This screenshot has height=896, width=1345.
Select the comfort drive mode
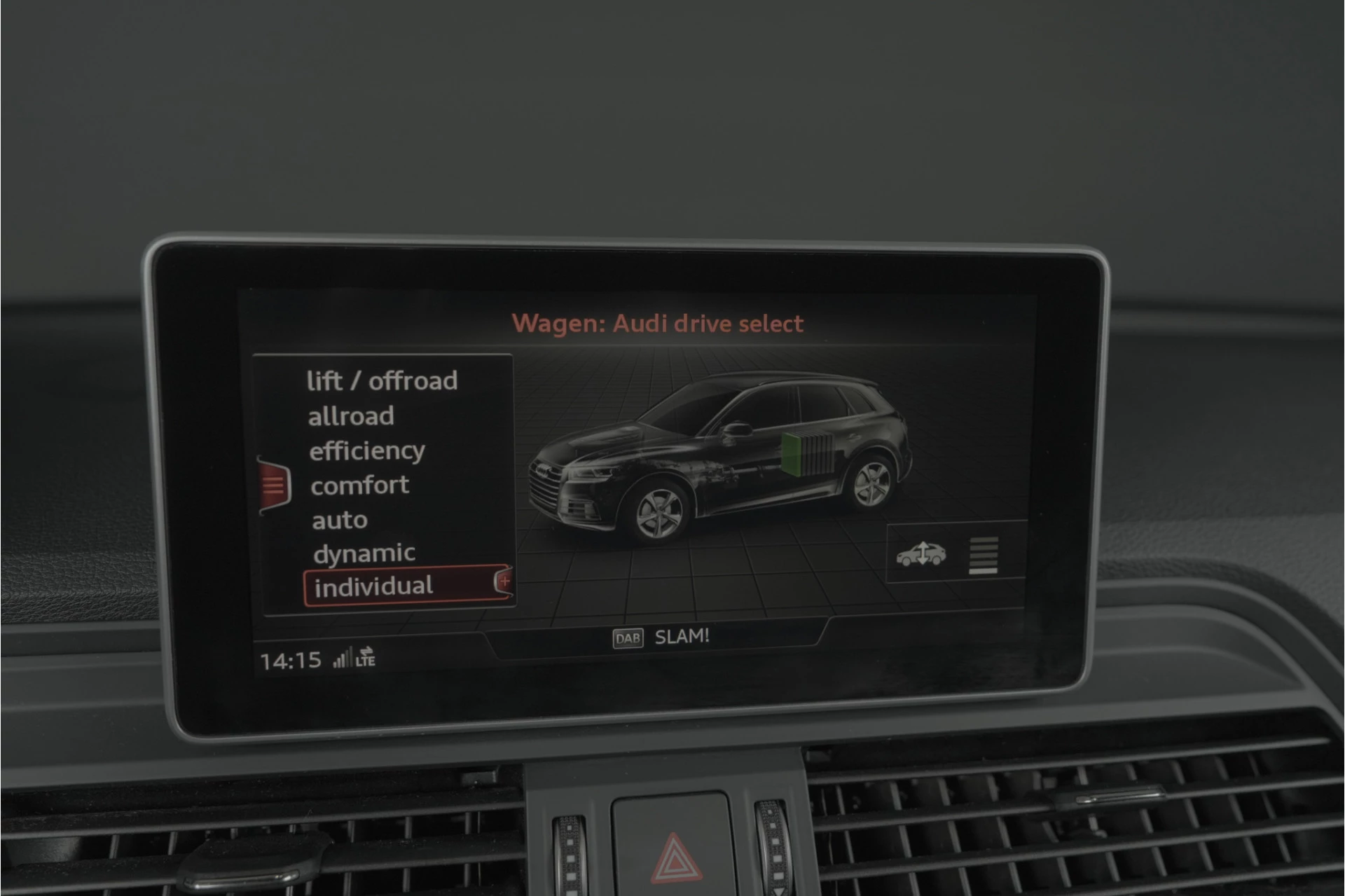coord(359,485)
